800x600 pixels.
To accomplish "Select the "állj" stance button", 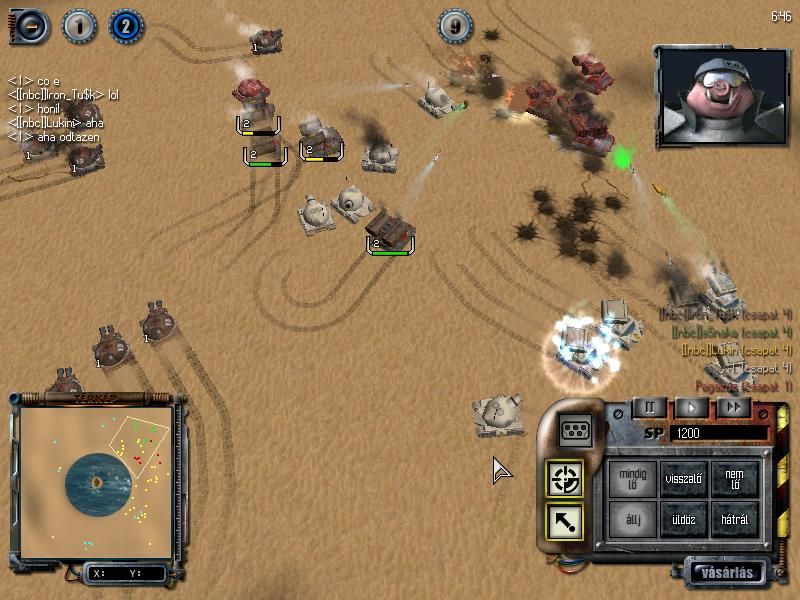I will pyautogui.click(x=634, y=520).
